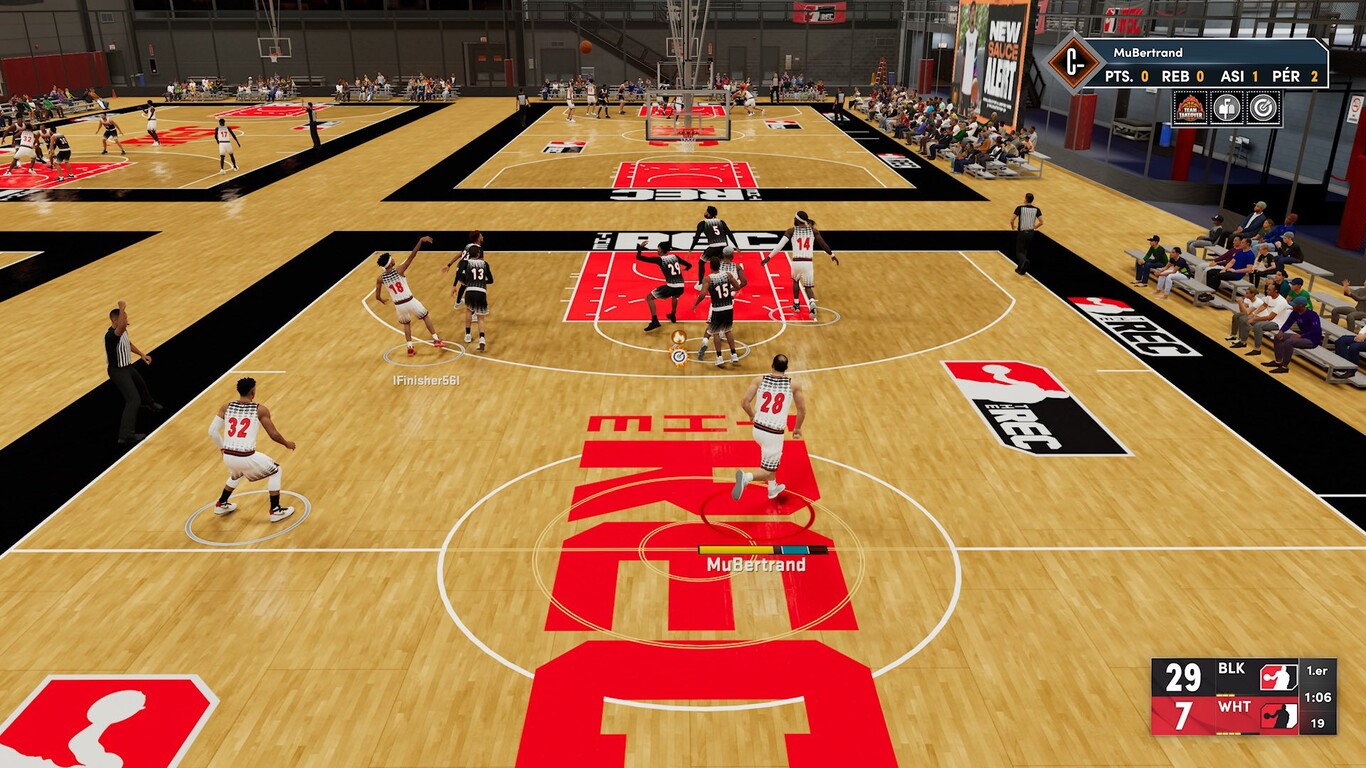Click the hot-zone flame indicator above the ball carrier
Screen dimensions: 1366x768
pos(679,338)
